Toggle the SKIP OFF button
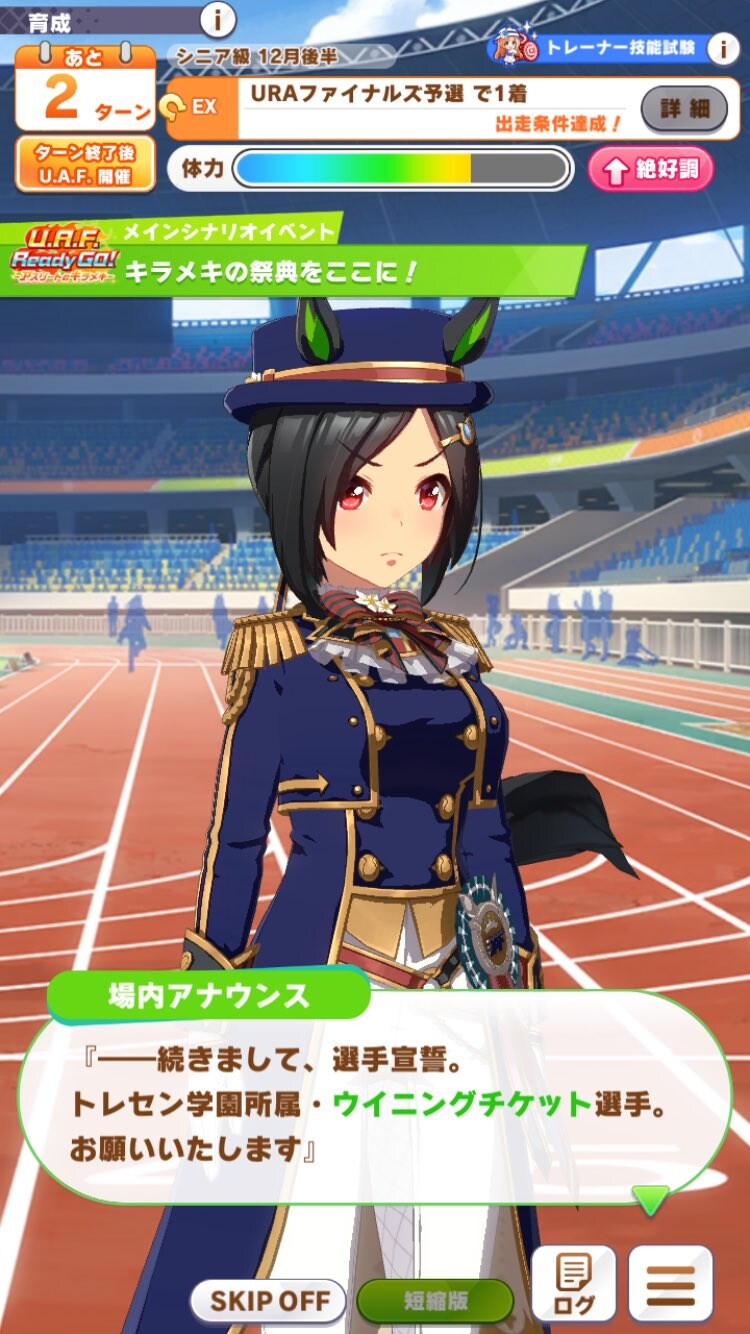This screenshot has height=1334, width=750. pyautogui.click(x=268, y=1302)
